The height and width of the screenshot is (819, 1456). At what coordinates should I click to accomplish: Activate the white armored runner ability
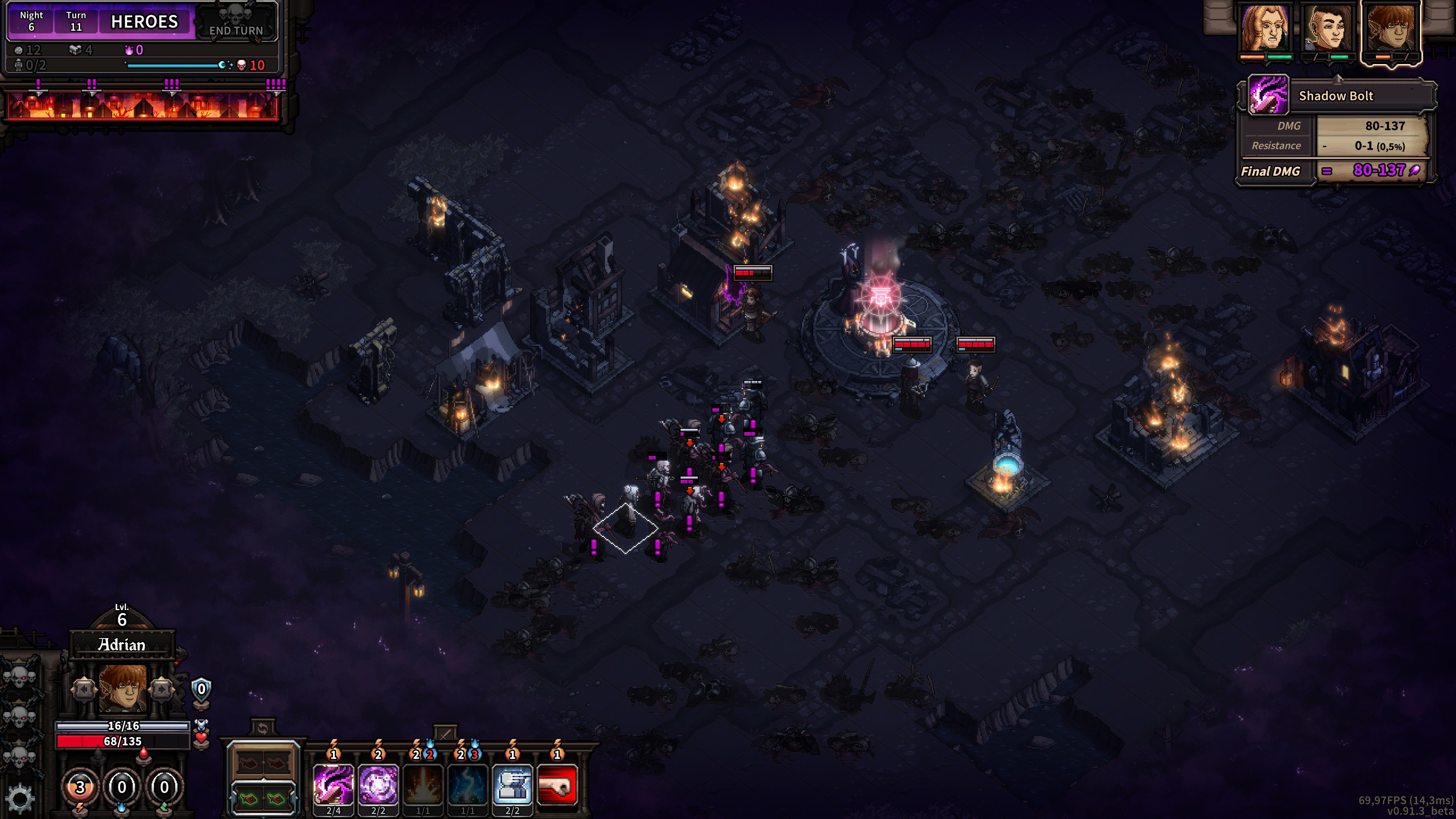(512, 784)
